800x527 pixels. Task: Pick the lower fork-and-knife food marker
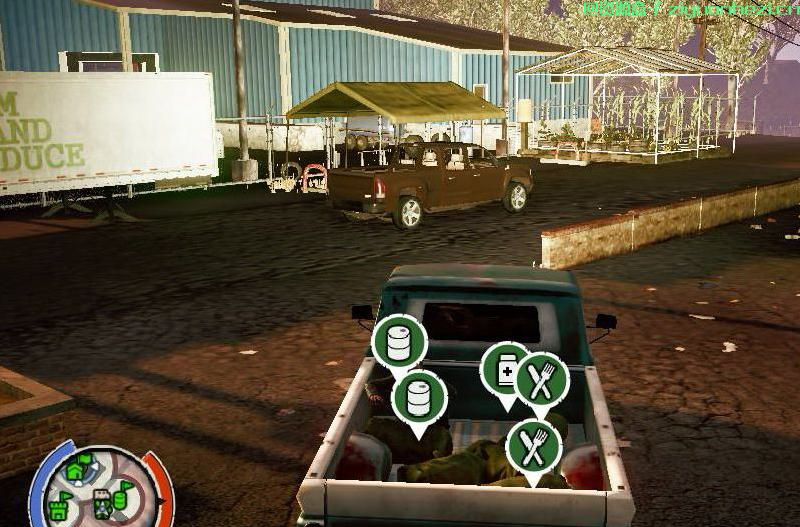coord(533,447)
